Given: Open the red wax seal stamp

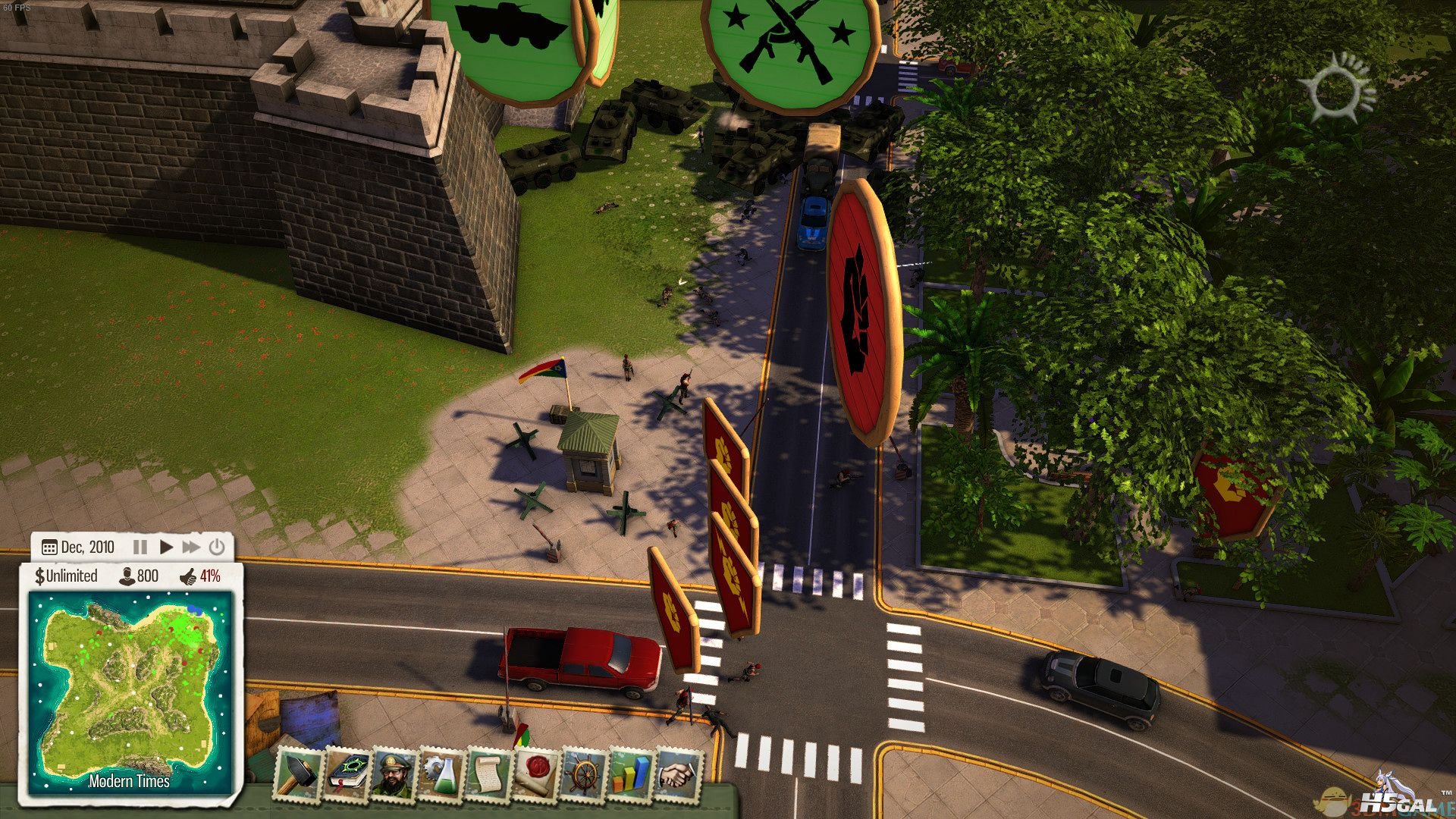Looking at the screenshot, I should [538, 773].
